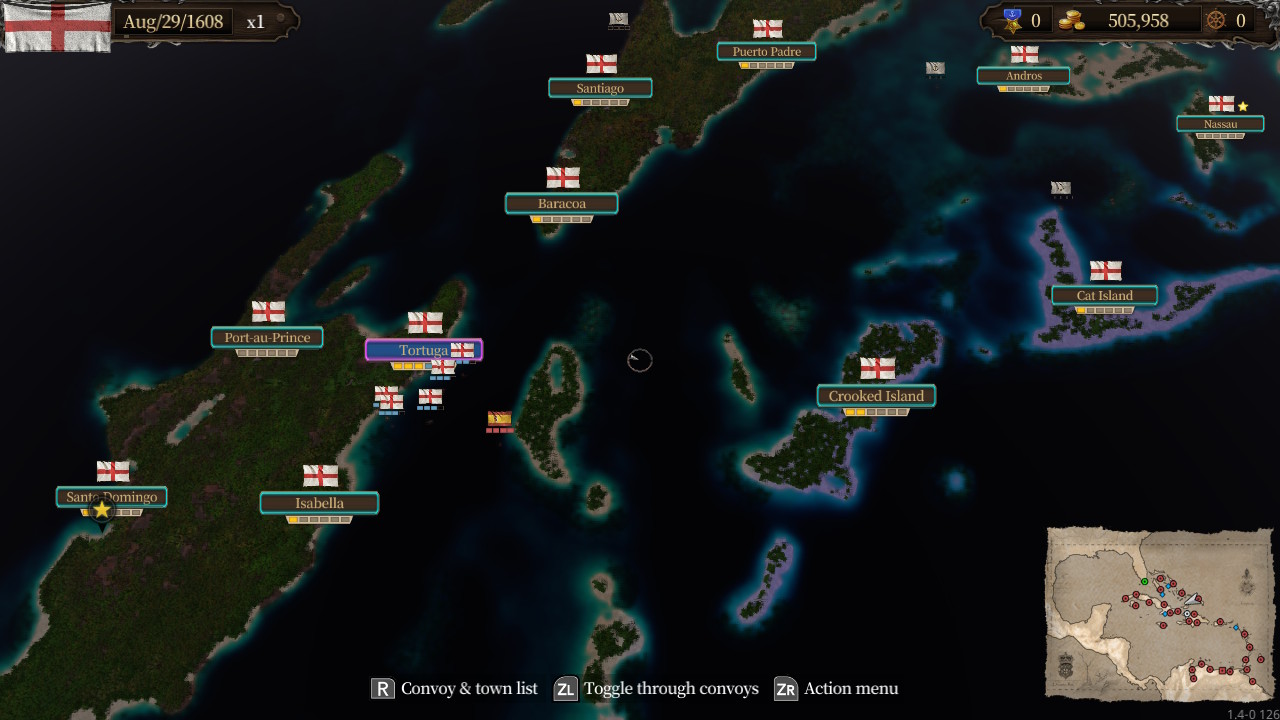Viewport: 1280px width, 720px height.
Task: Click the gold coins treasury icon
Action: (x=1074, y=19)
